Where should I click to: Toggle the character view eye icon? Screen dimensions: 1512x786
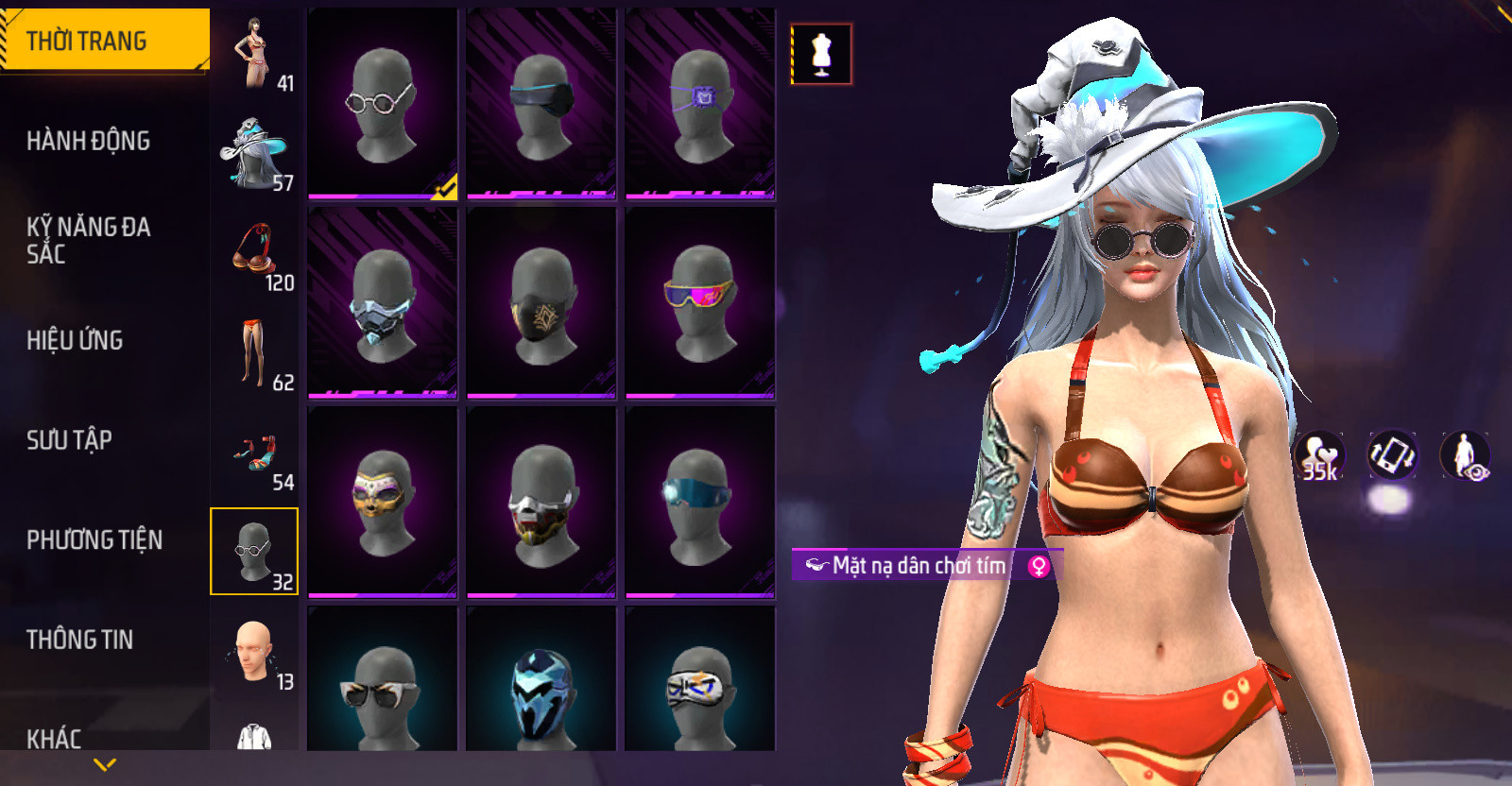pyautogui.click(x=1464, y=454)
